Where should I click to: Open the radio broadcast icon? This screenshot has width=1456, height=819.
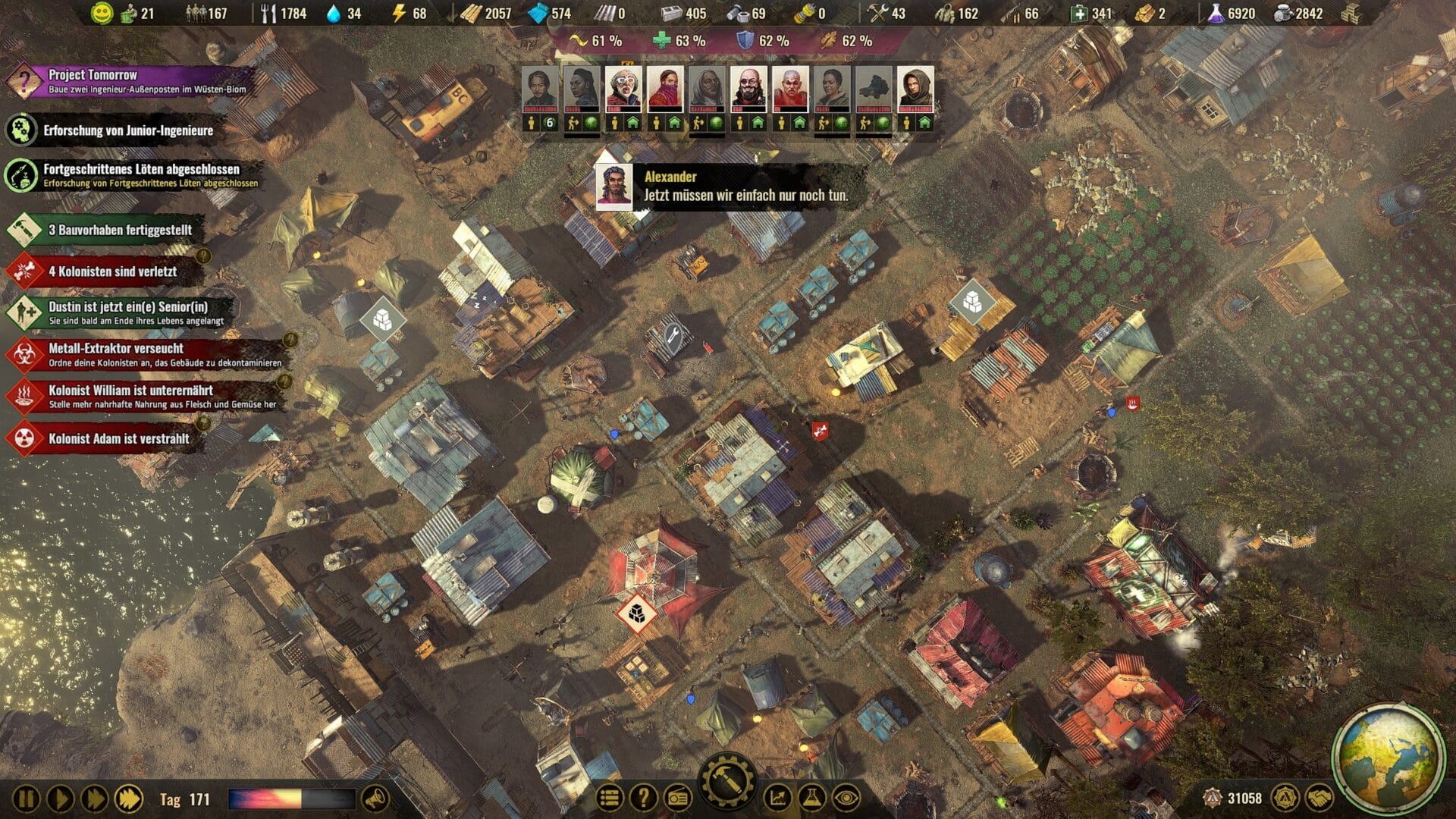[678, 796]
